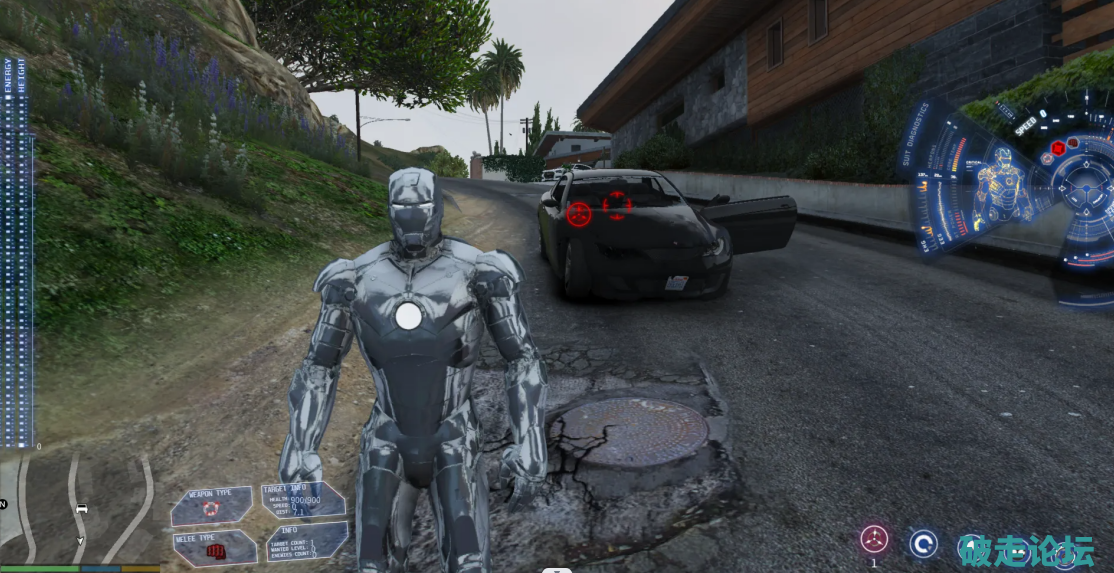Screen dimensions: 1114x573
Task: Click the blue circular C-shaped ability icon
Action: click(922, 544)
